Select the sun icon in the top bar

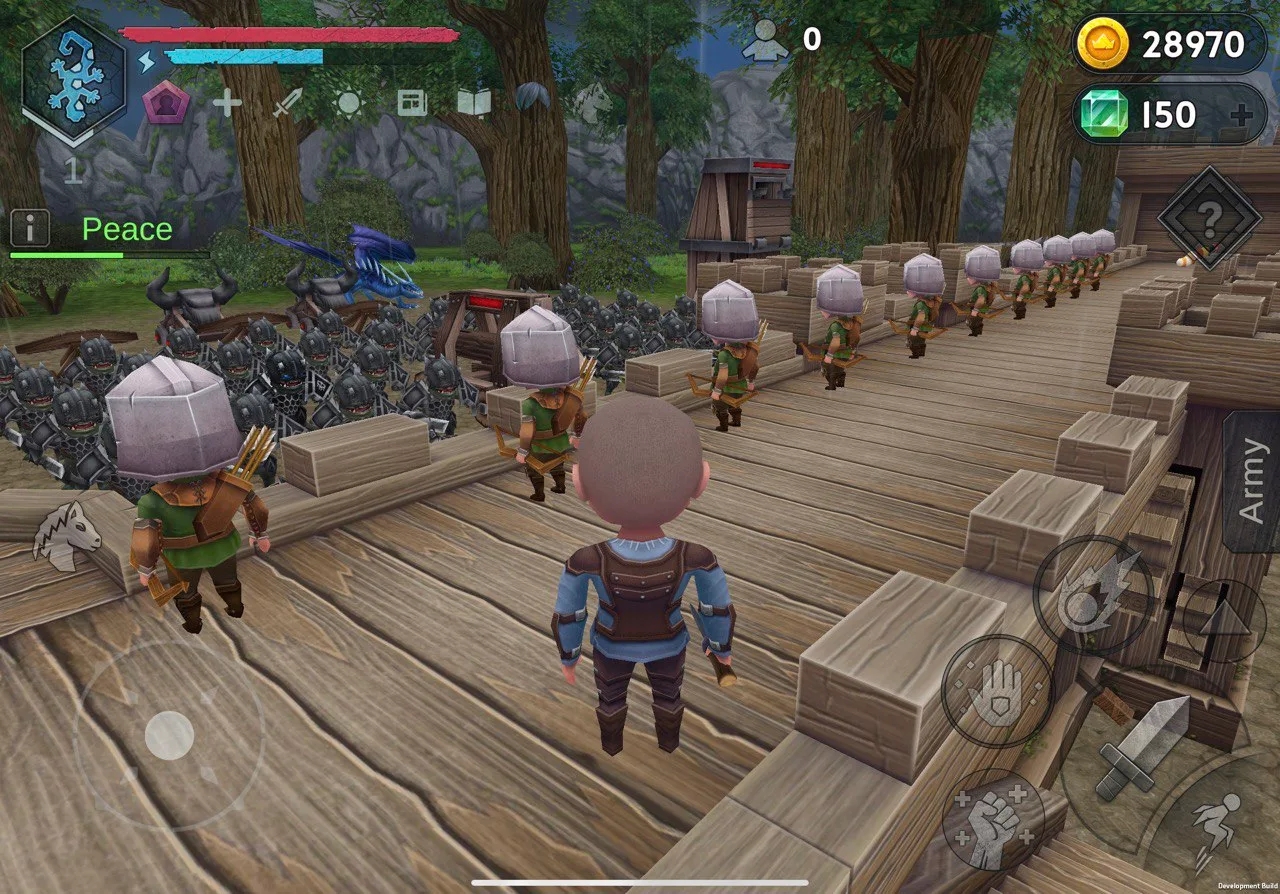(x=349, y=102)
